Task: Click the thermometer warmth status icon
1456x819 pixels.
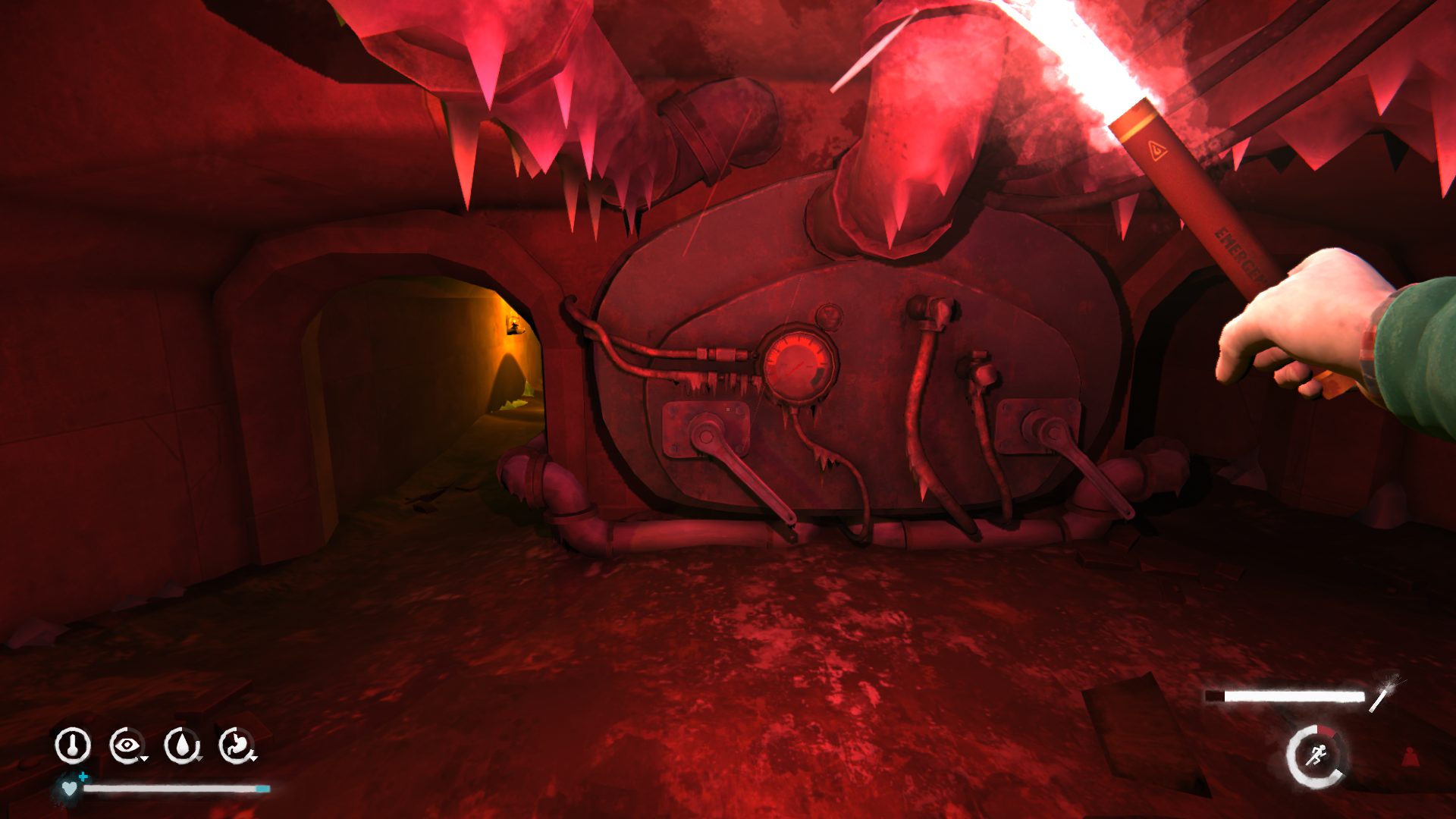Action: pos(73,745)
